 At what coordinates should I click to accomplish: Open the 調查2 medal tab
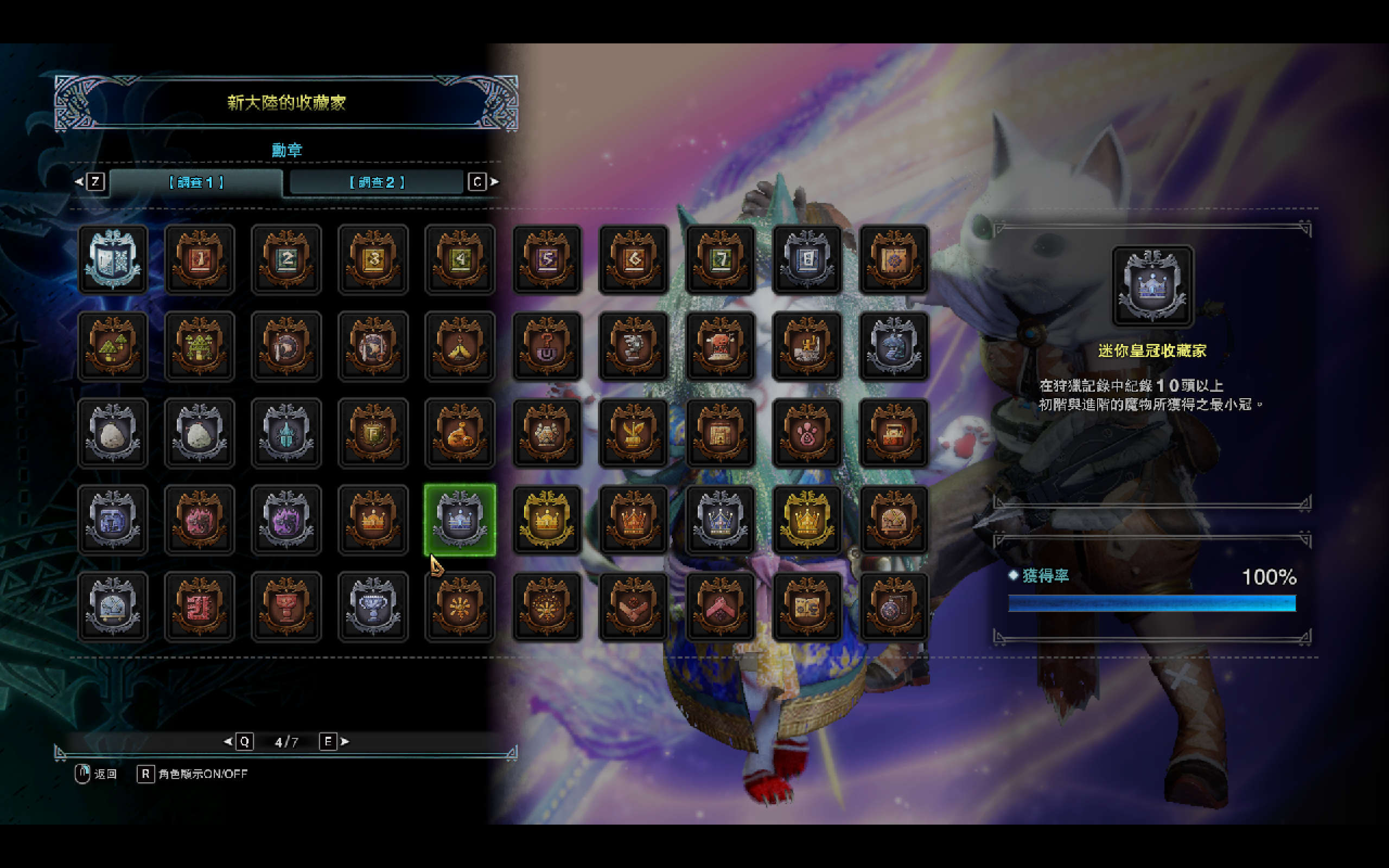(377, 183)
